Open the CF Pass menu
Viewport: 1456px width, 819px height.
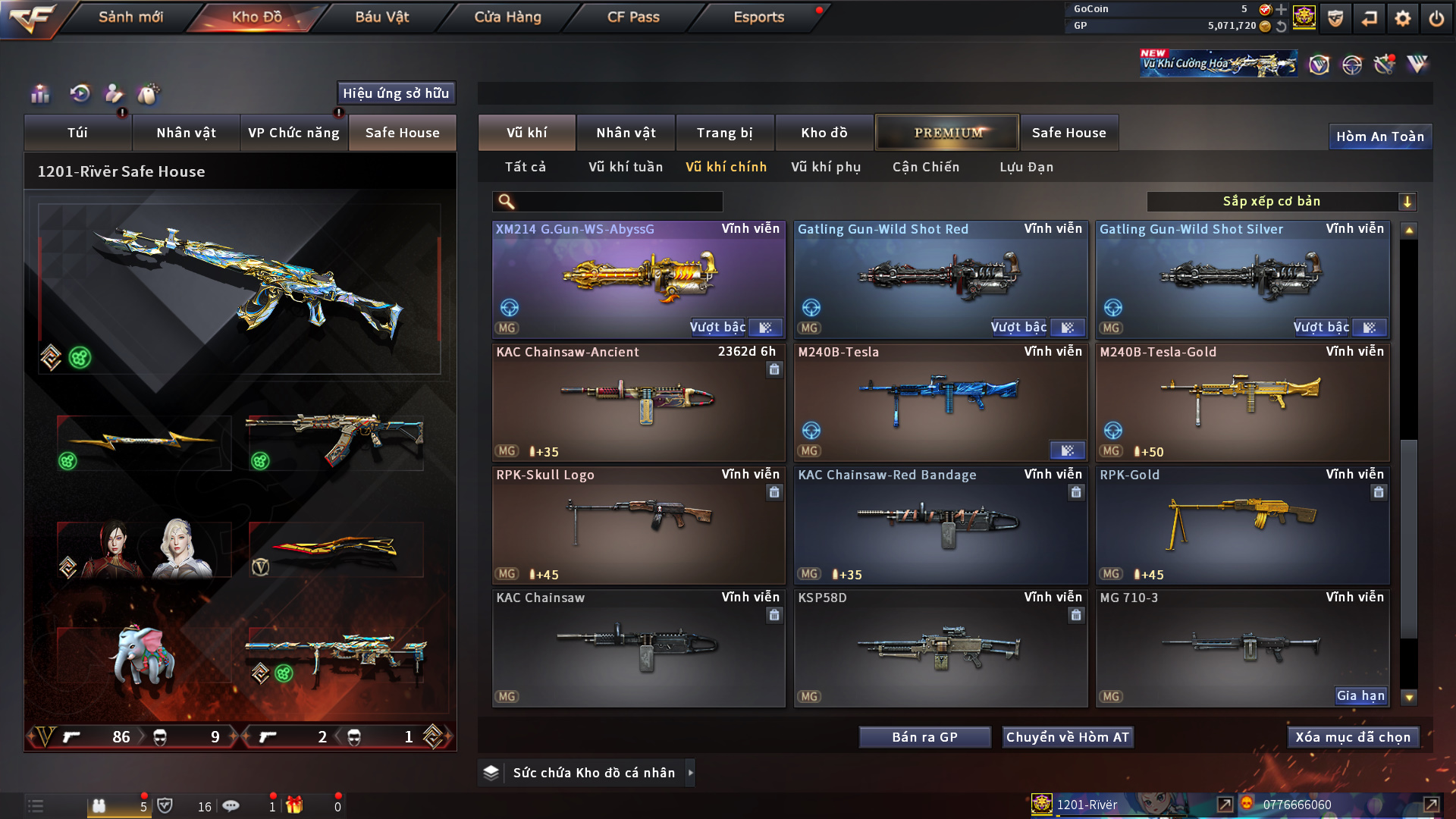pyautogui.click(x=633, y=17)
